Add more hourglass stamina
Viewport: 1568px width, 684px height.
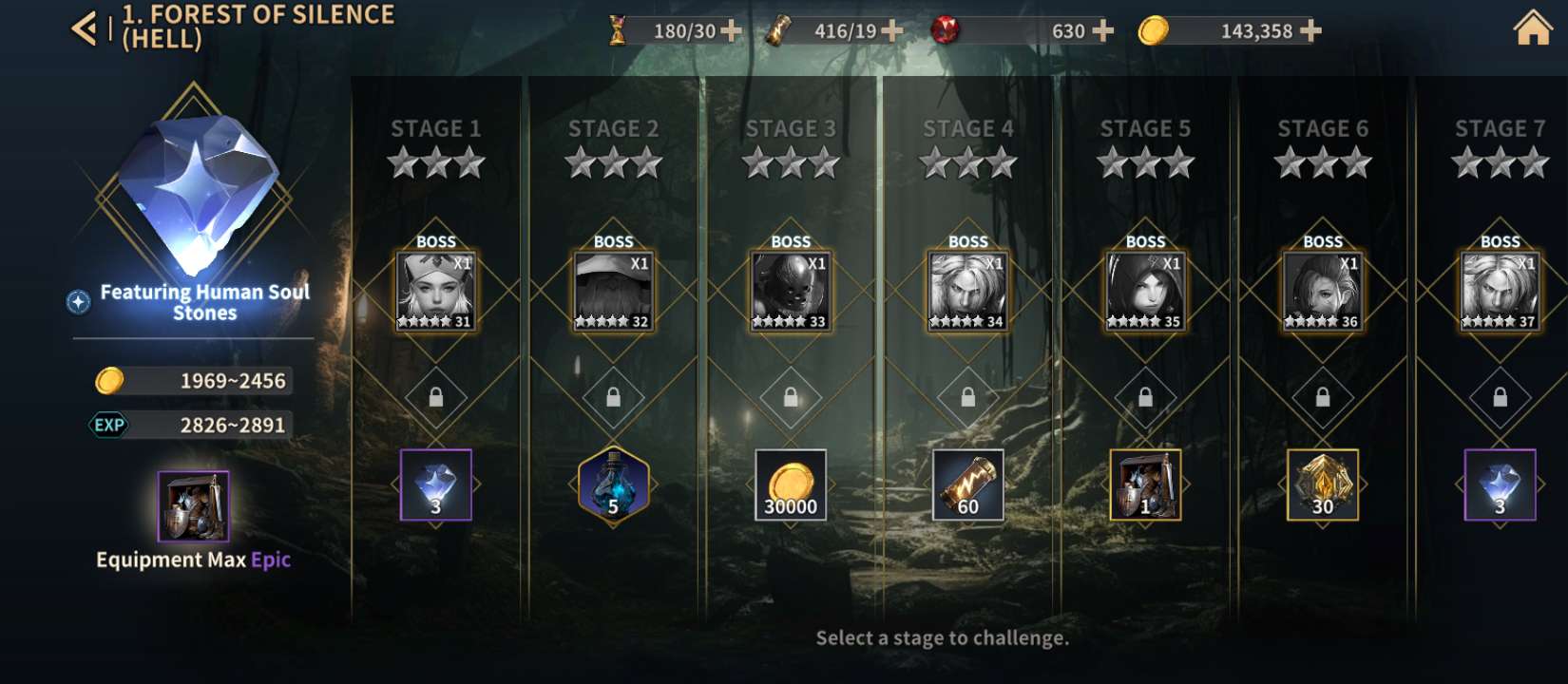[x=731, y=30]
